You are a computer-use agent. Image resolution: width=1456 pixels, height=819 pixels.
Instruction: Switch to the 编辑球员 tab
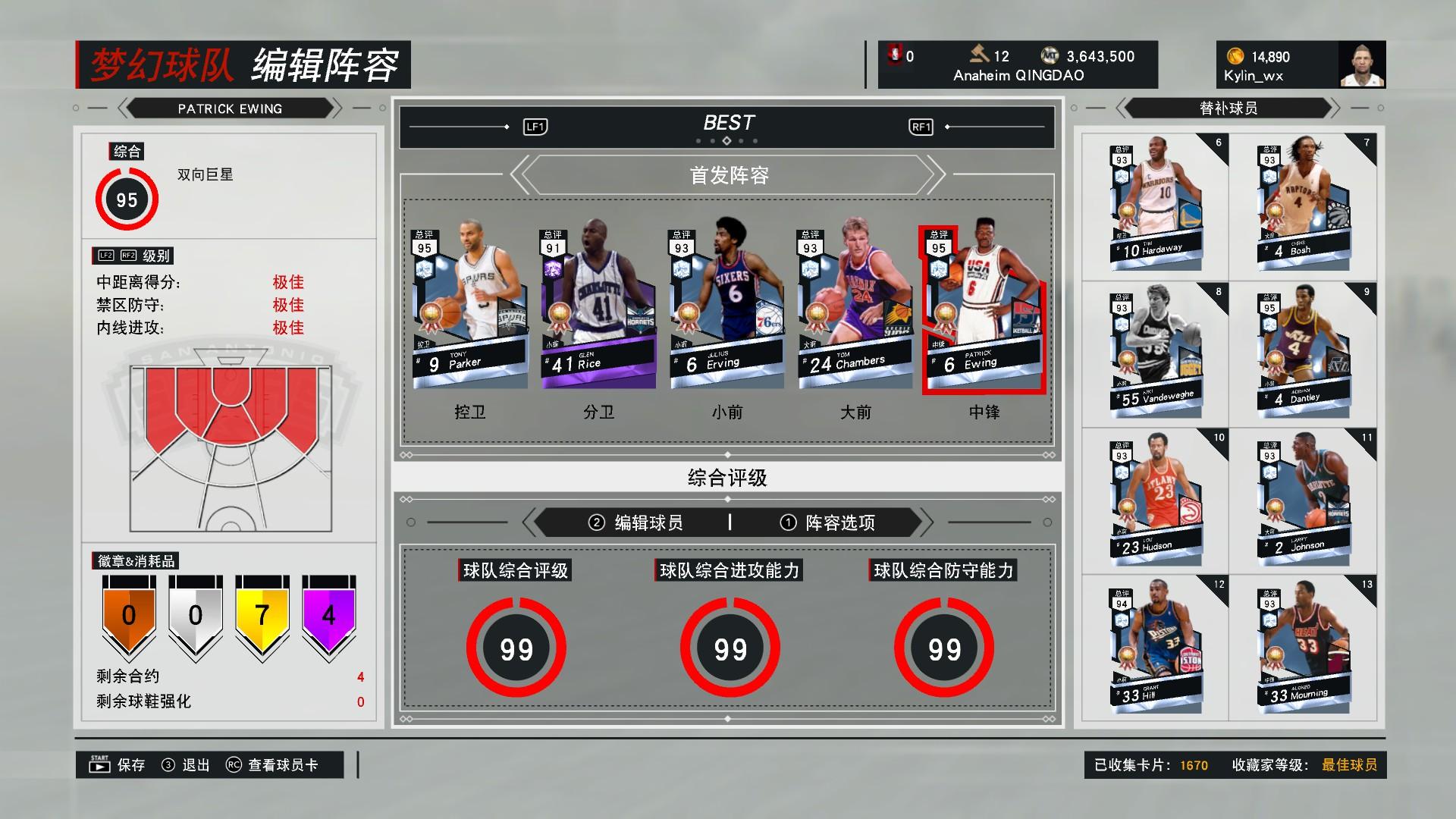pyautogui.click(x=651, y=522)
